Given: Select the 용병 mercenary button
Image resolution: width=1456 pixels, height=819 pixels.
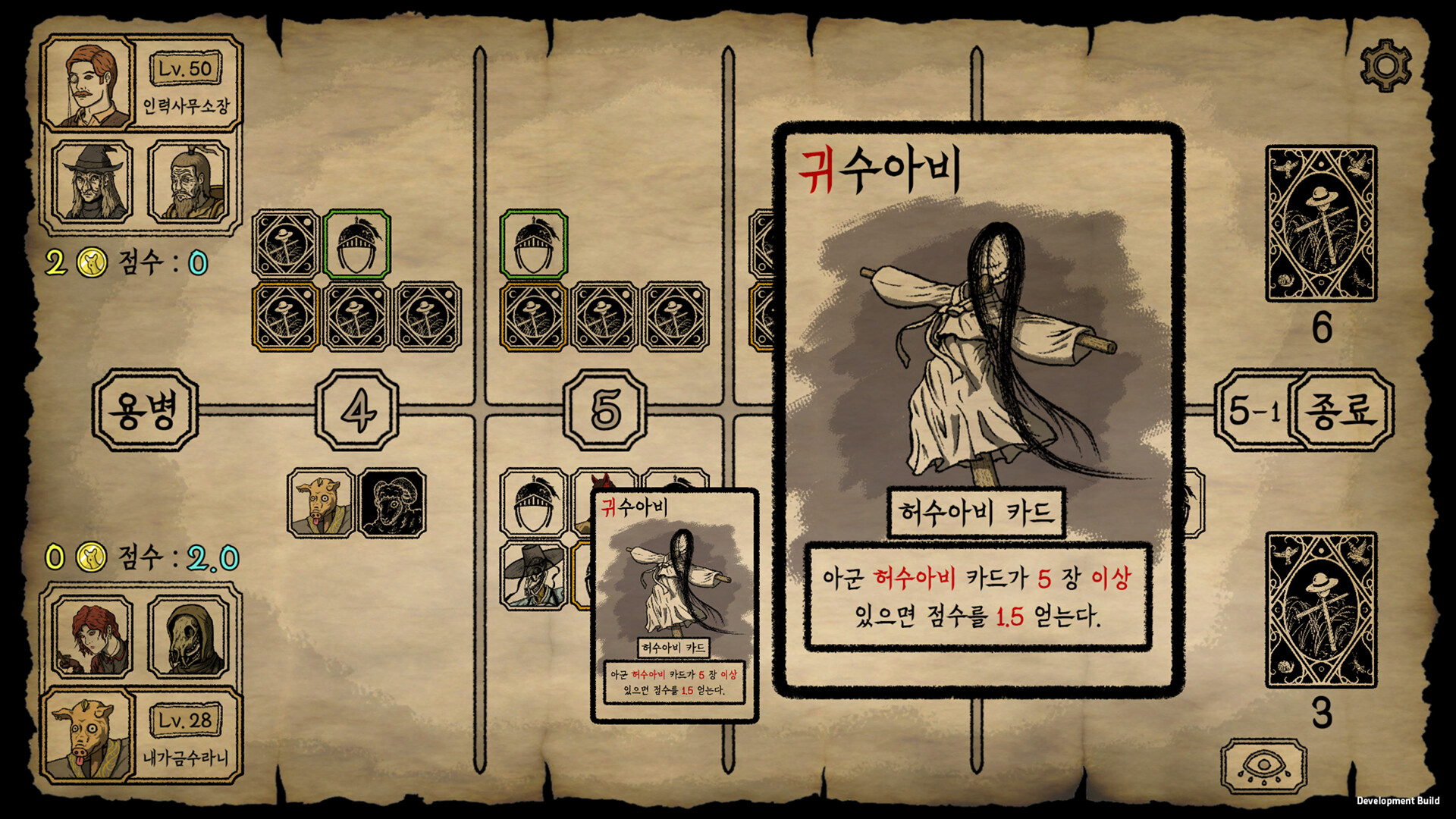Looking at the screenshot, I should coord(145,410).
